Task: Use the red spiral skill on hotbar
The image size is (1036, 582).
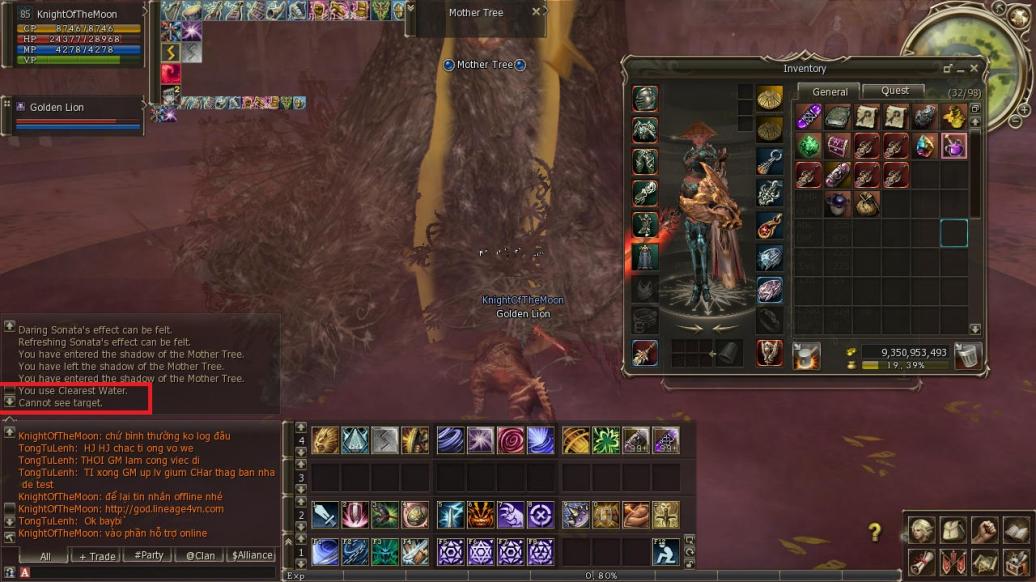Action: click(511, 440)
